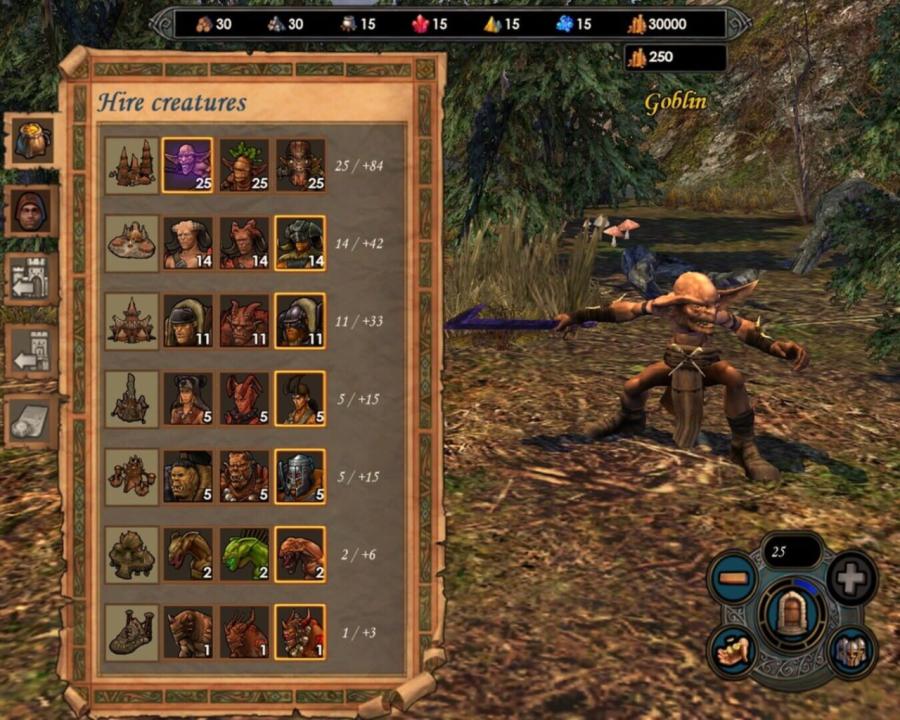Buy creatures with the coin-in-hand button
The image size is (900, 720).
[x=735, y=651]
